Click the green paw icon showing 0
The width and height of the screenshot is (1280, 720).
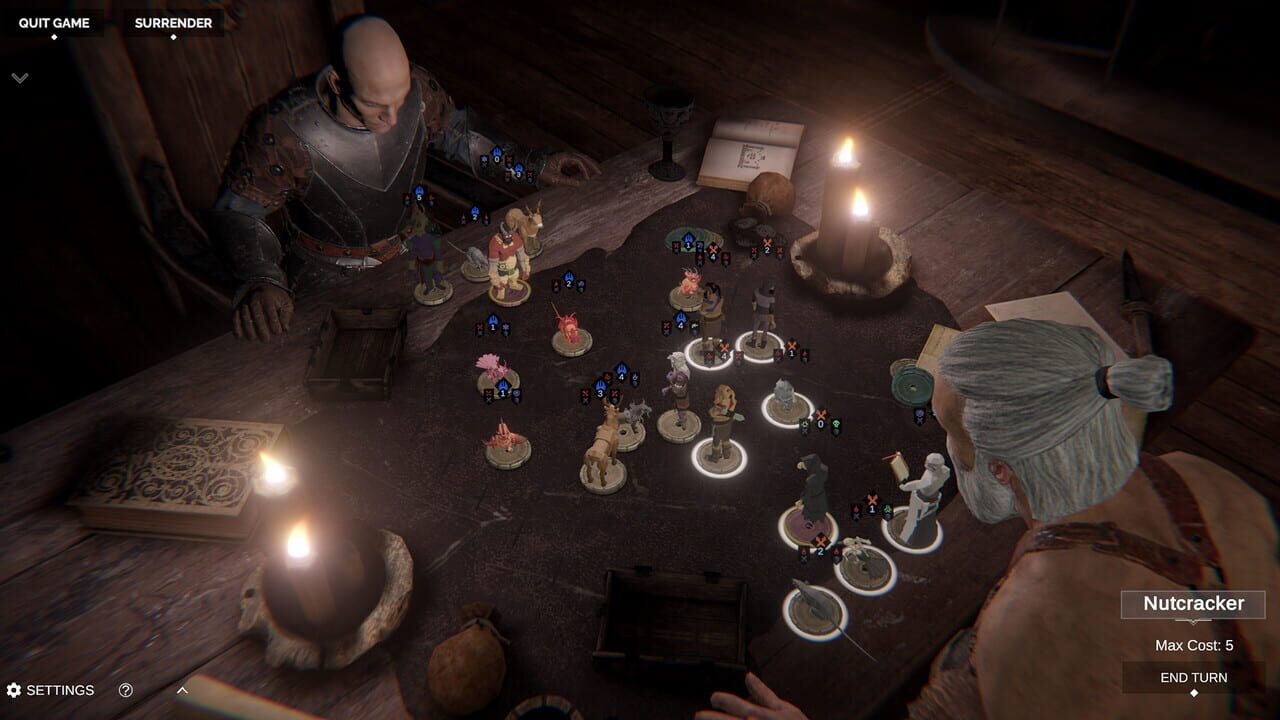point(805,425)
